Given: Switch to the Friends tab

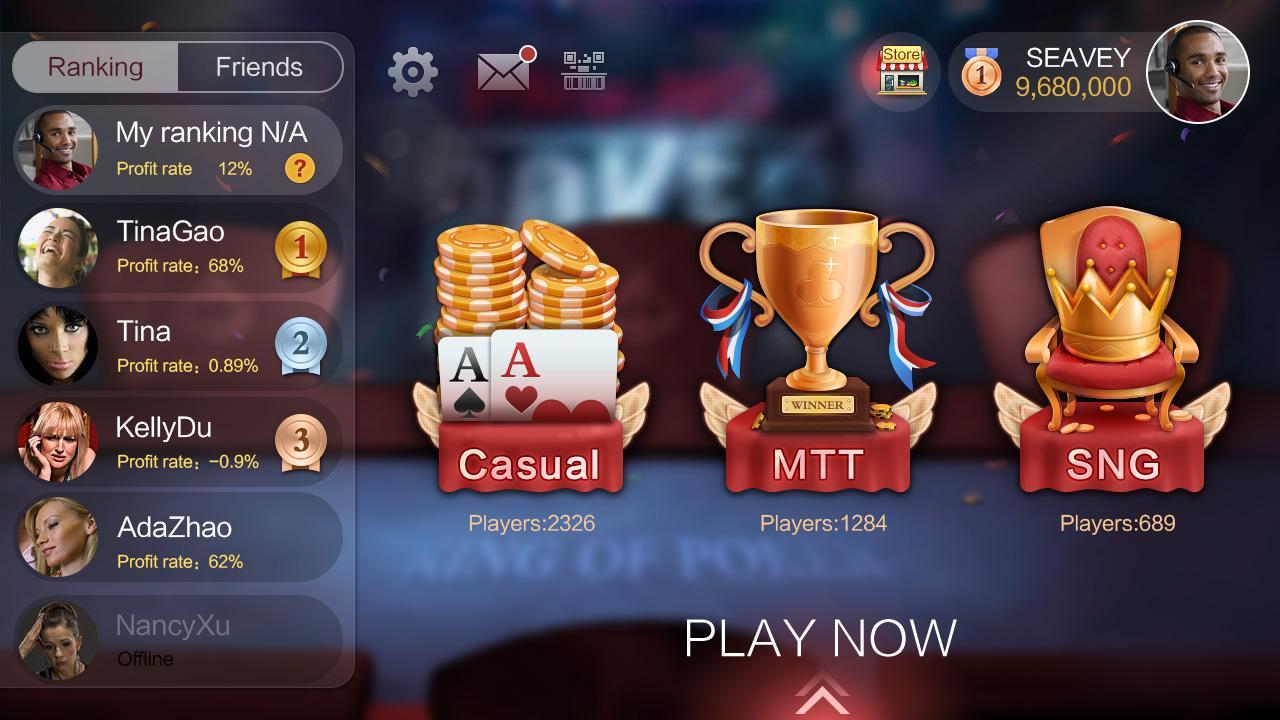Looking at the screenshot, I should pos(259,67).
